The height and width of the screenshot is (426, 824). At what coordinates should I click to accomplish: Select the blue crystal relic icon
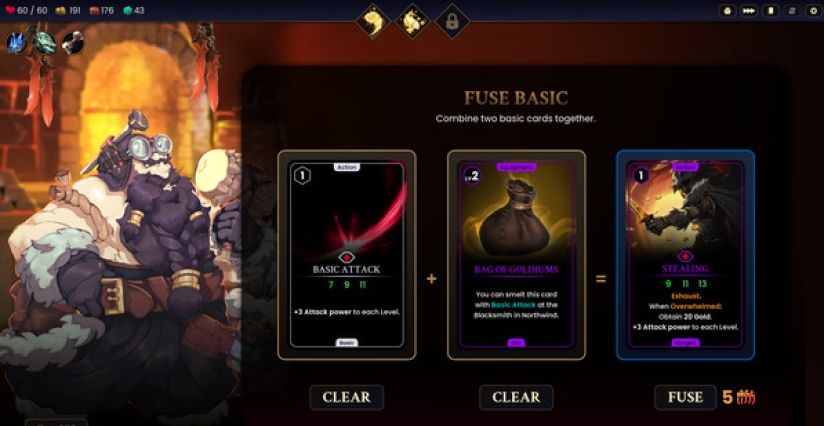(x=17, y=42)
